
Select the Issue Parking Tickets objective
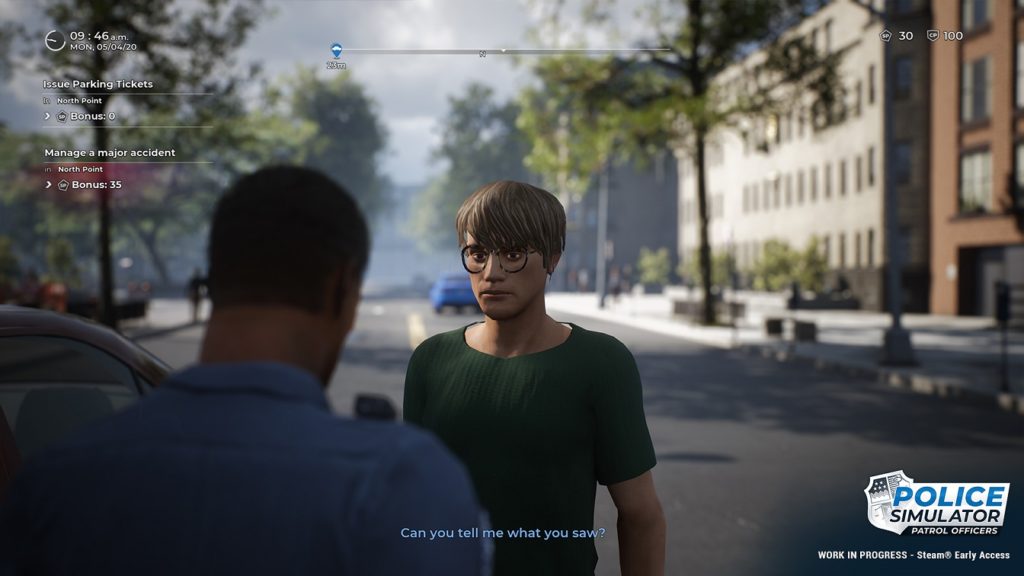[x=98, y=84]
